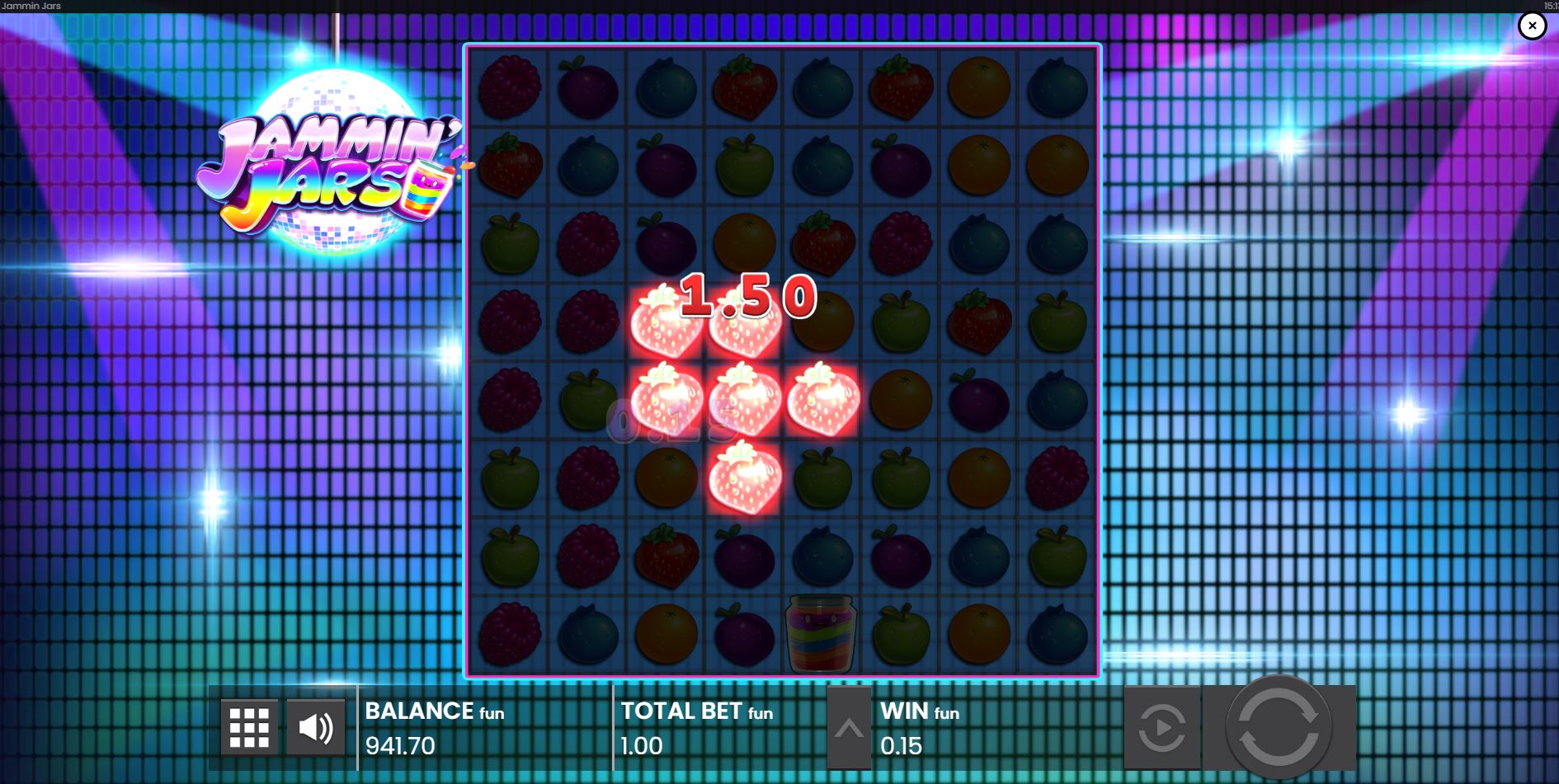Open bet amount selector above WIN display
Screen dimensions: 1559x784
(x=848, y=726)
